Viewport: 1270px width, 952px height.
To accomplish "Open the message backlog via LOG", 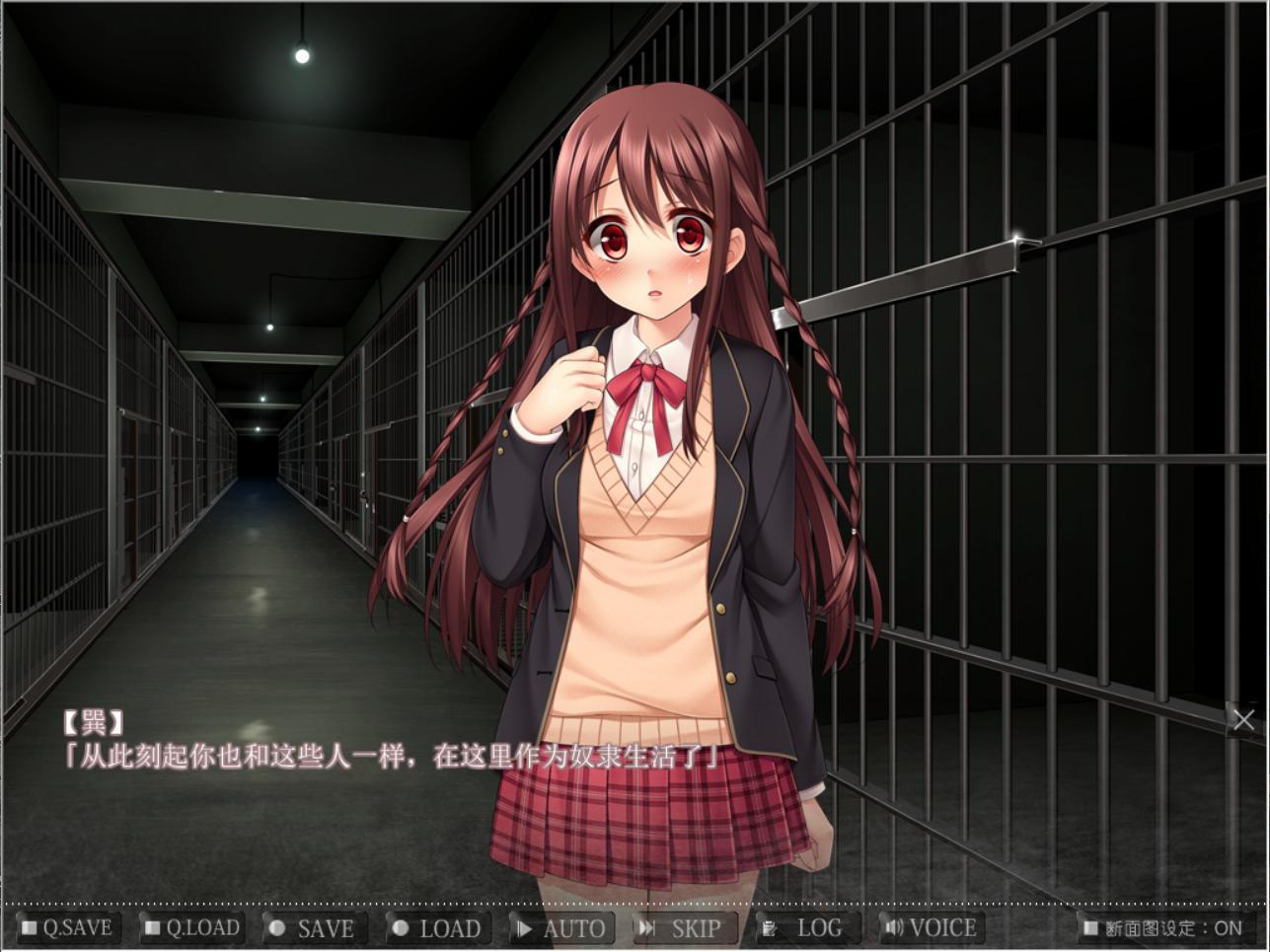I will coord(804,927).
